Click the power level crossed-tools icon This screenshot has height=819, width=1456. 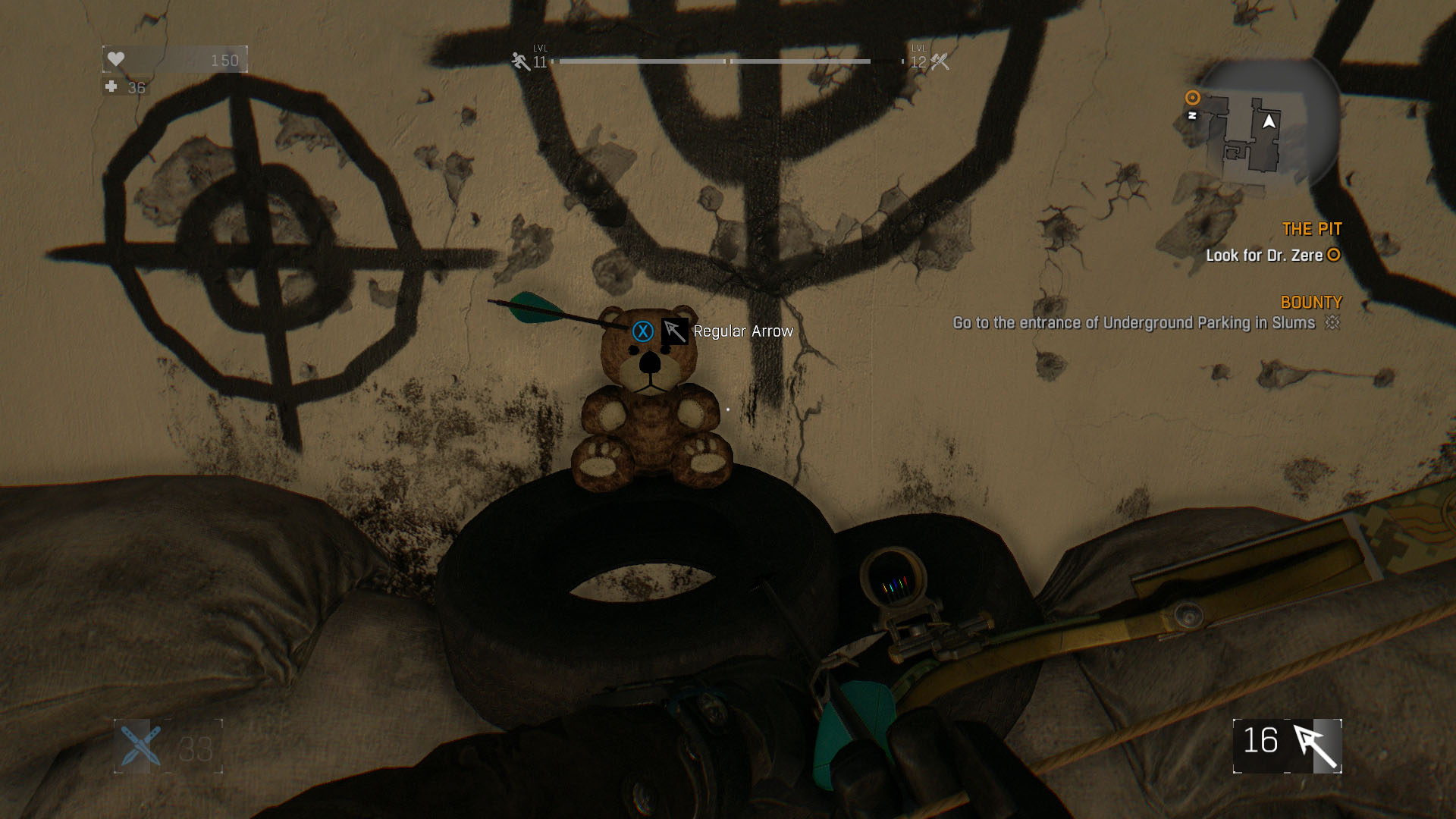(940, 61)
